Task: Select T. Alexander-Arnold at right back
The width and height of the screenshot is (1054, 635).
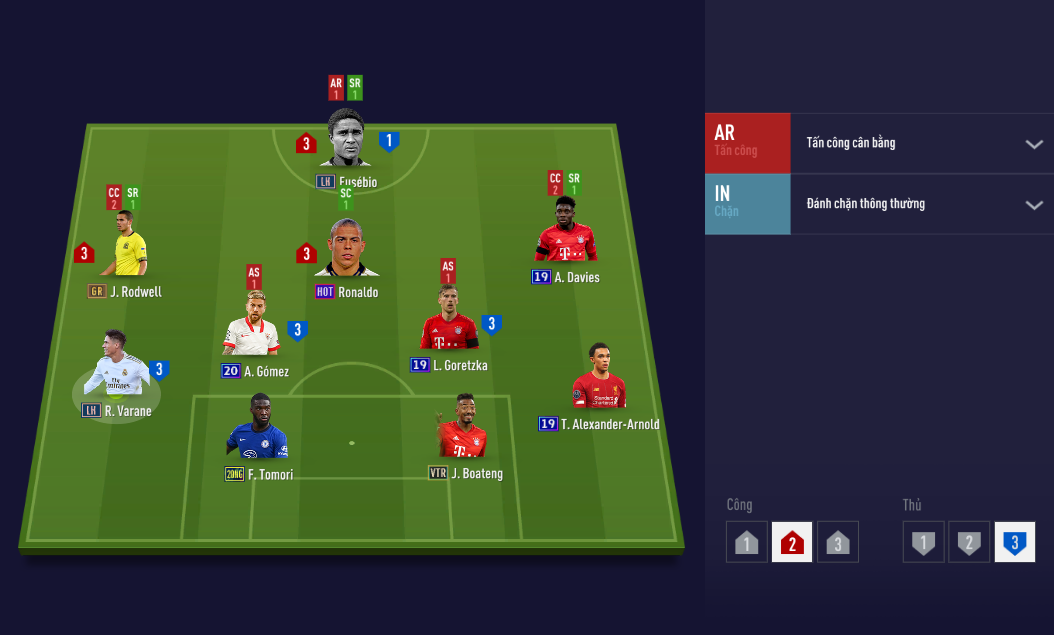Action: 599,378
